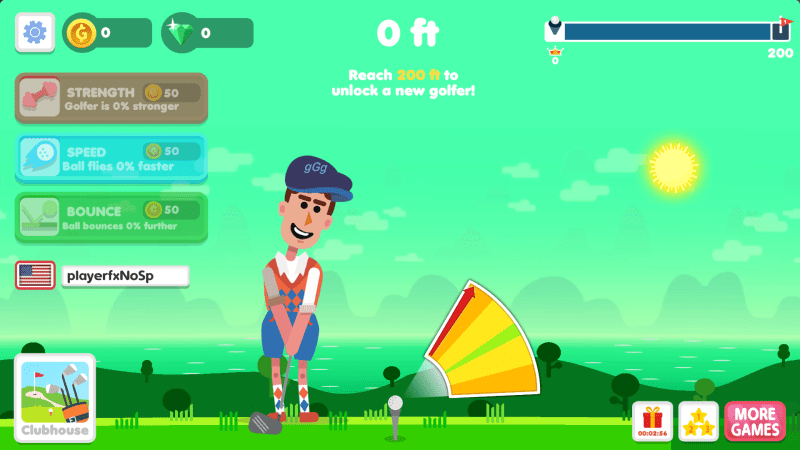800x450 pixels.
Task: Upgrade Bounce for 50 coins
Action: click(x=111, y=217)
